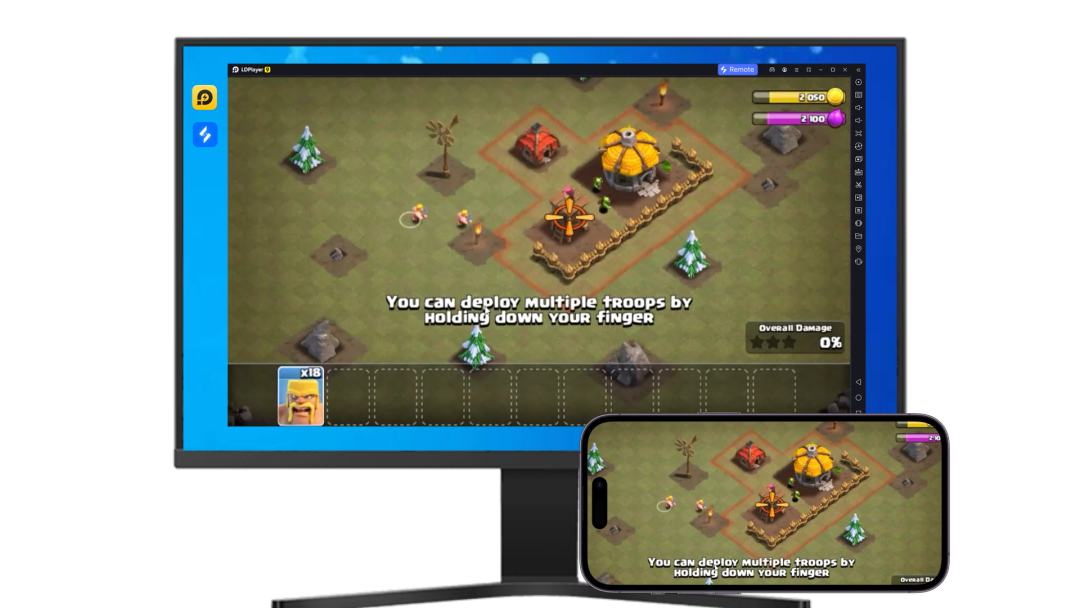Close the LDPlayer window
The image size is (1080, 608).
pos(845,70)
